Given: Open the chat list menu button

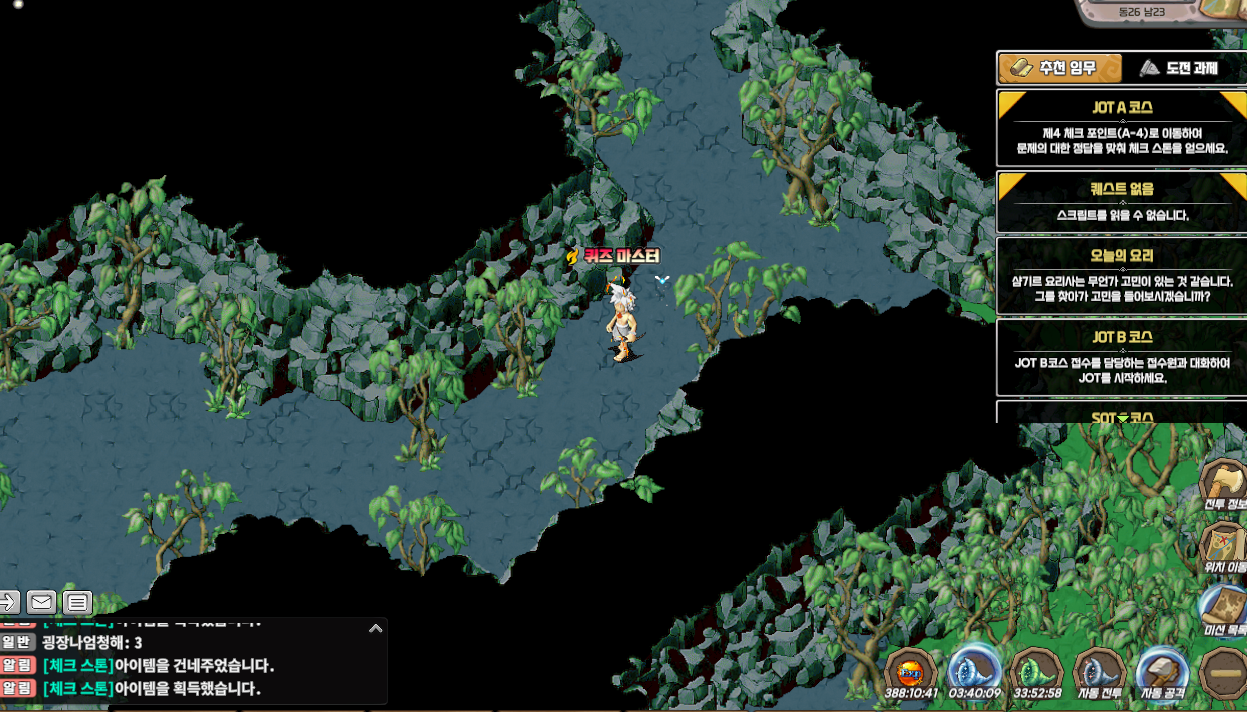Looking at the screenshot, I should pyautogui.click(x=77, y=602).
